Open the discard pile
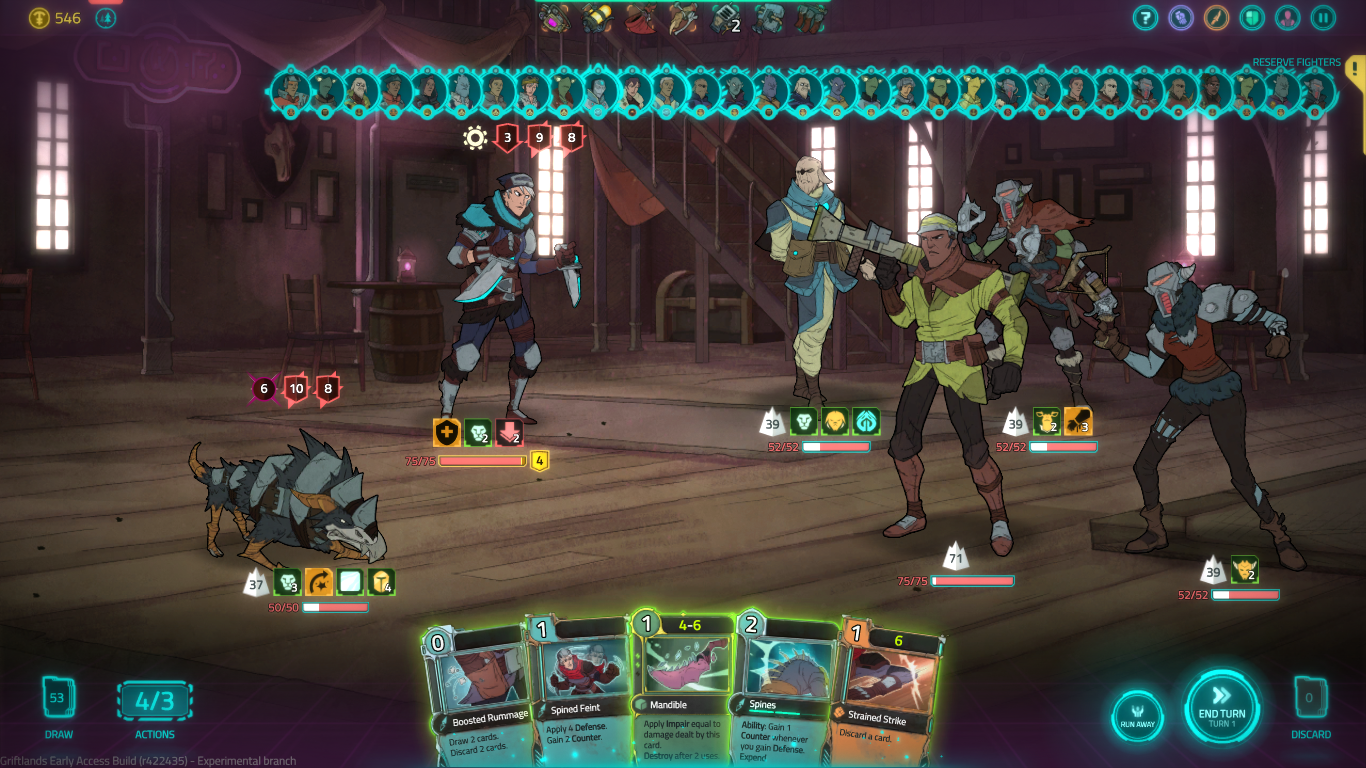The height and width of the screenshot is (768, 1366). coord(1310,698)
